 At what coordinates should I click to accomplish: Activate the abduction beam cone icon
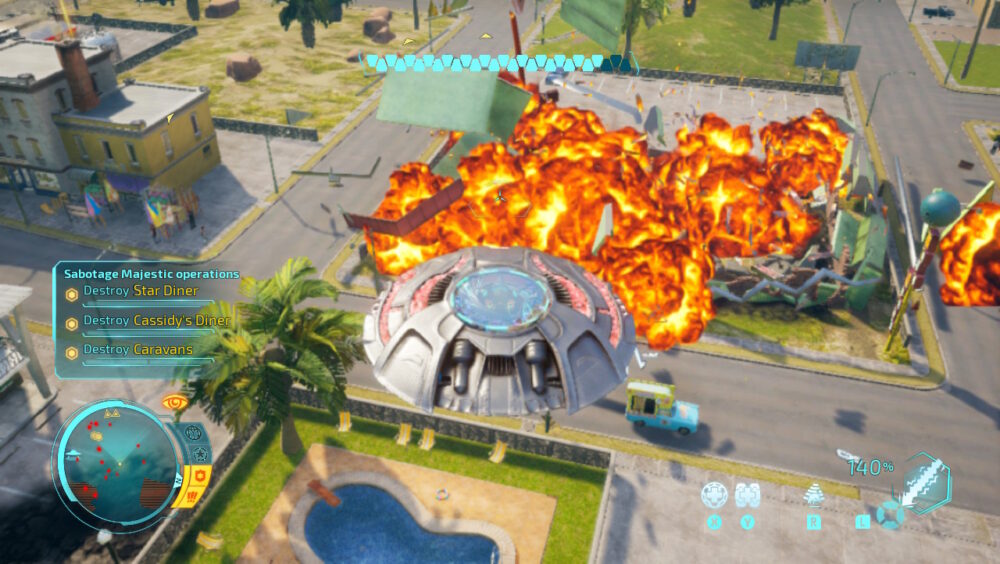[814, 495]
